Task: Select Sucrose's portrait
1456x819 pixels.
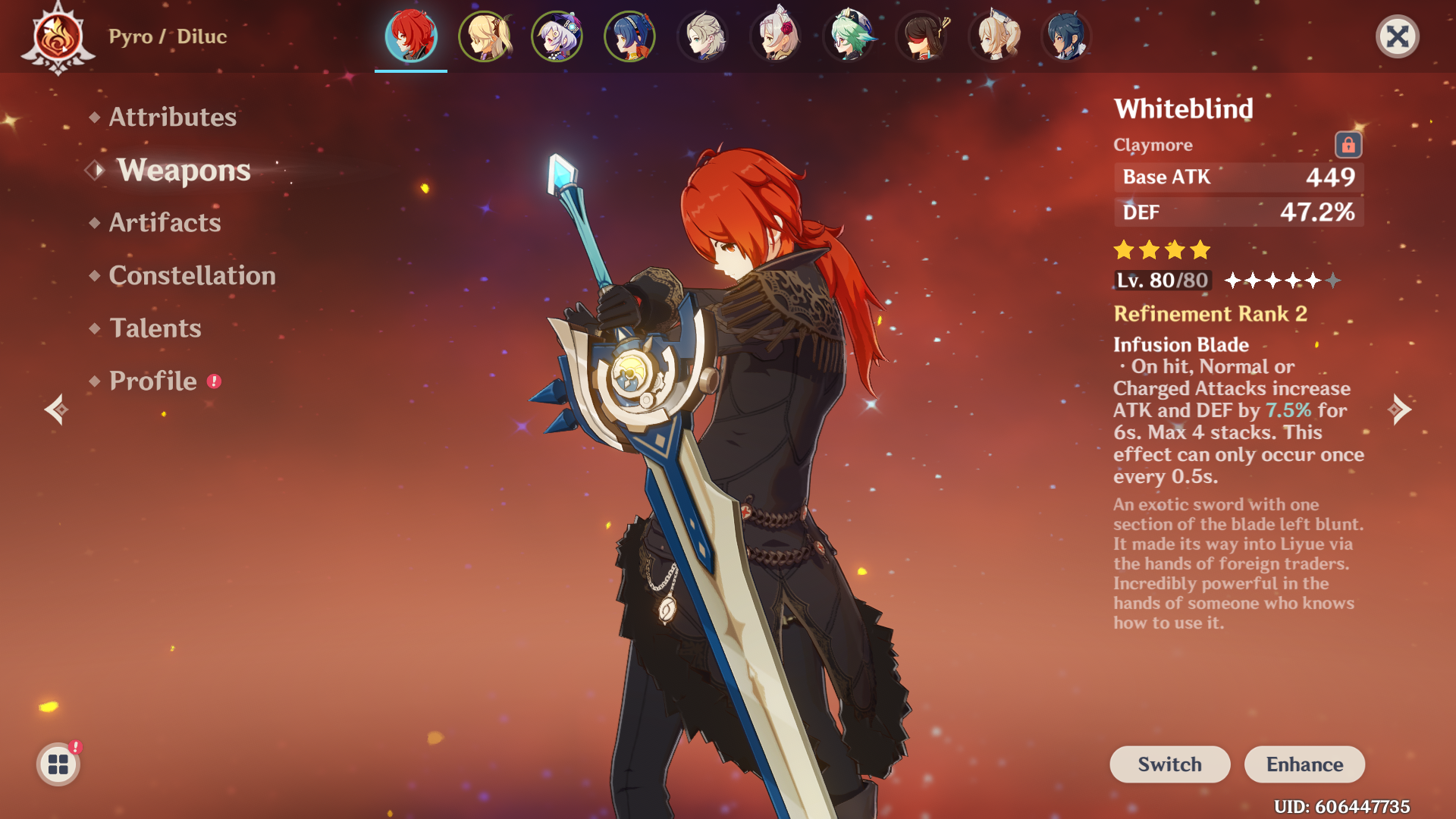Action: tap(848, 36)
